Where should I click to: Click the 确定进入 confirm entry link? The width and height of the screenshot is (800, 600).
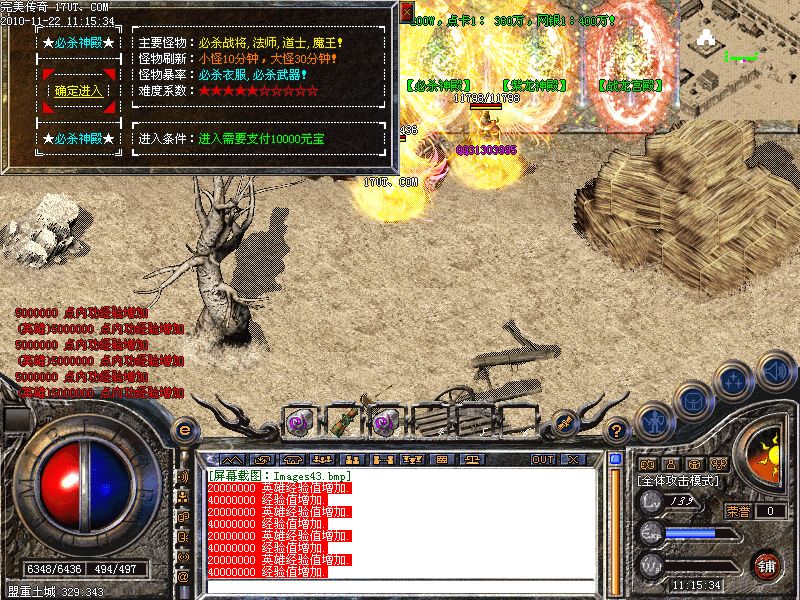(x=78, y=91)
